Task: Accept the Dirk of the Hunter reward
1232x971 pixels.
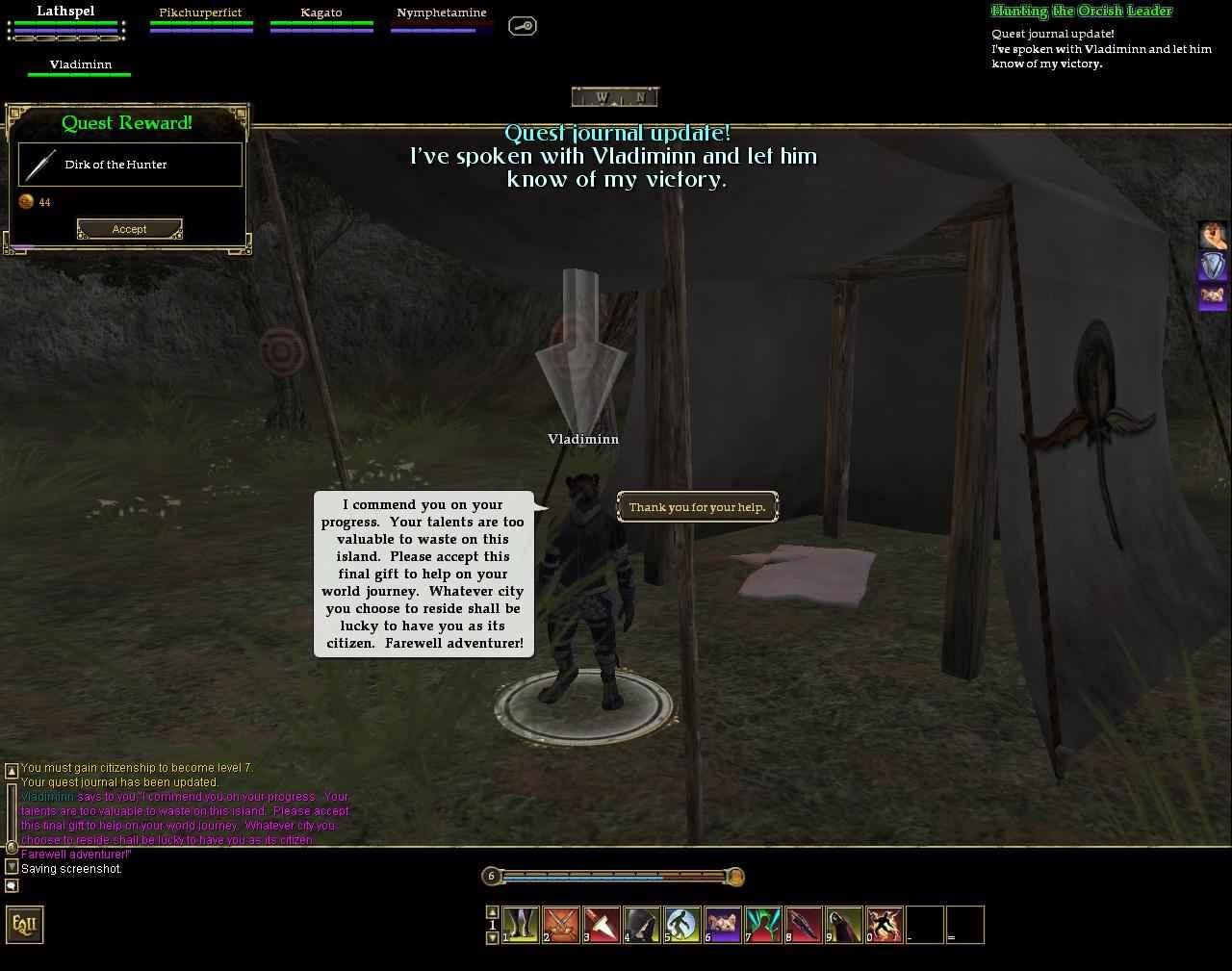Action: tap(129, 229)
